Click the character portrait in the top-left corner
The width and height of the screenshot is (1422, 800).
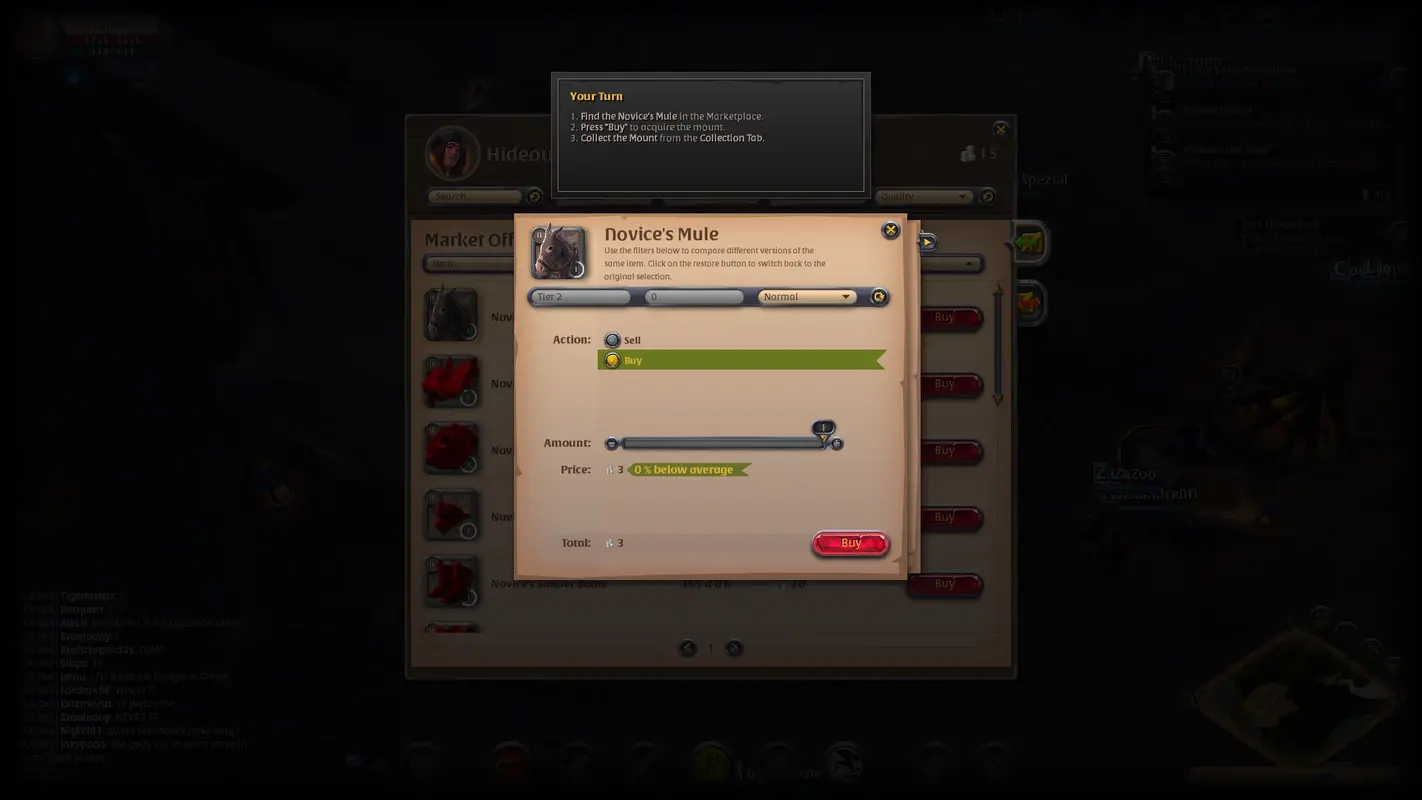pyautogui.click(x=38, y=34)
